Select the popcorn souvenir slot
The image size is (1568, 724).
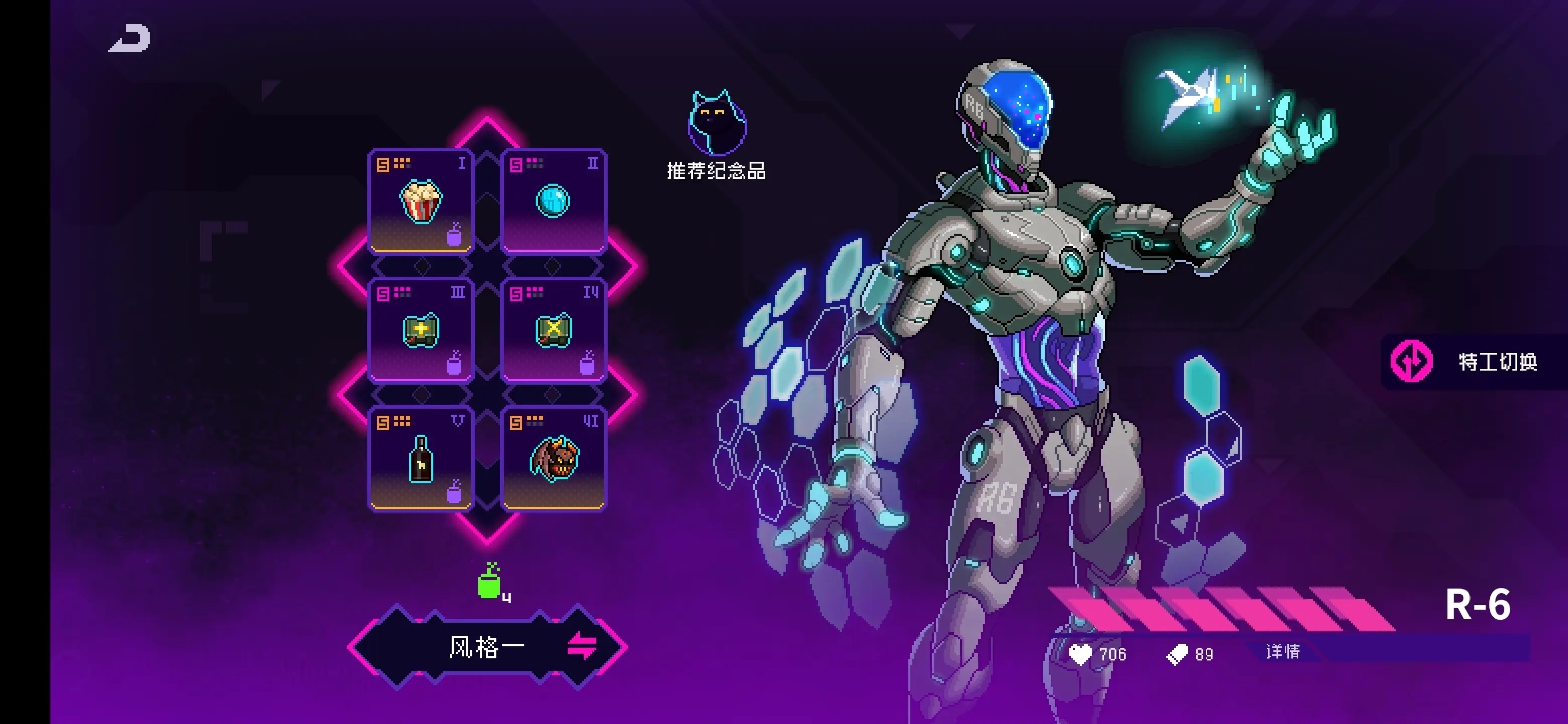point(421,201)
